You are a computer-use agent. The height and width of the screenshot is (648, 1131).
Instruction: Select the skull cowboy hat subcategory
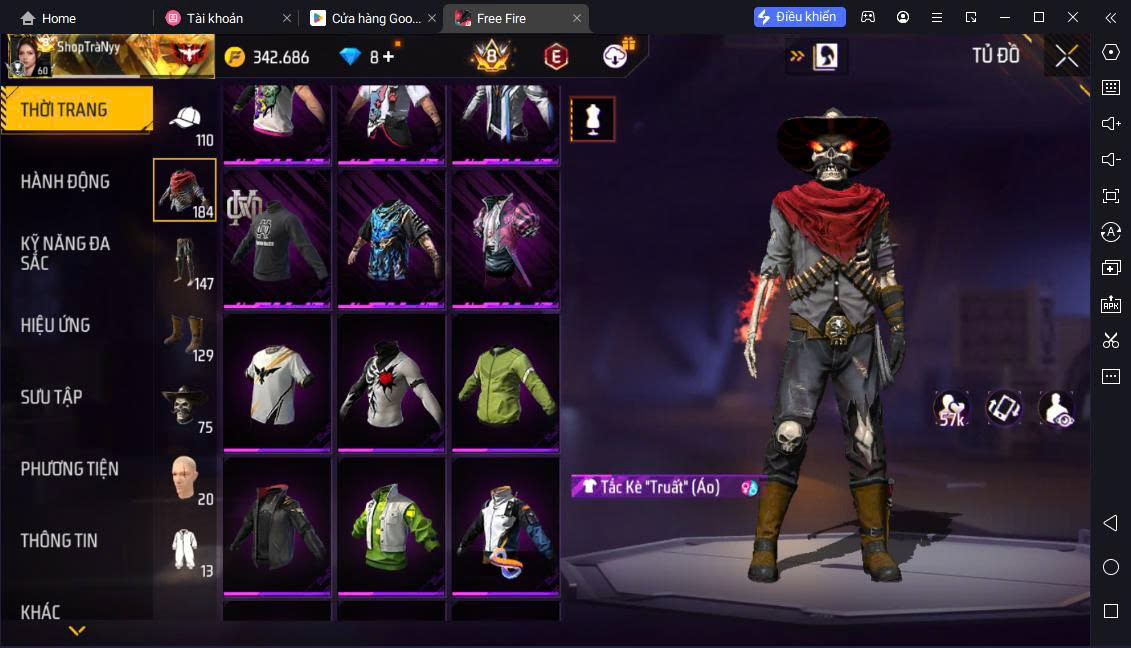click(185, 407)
